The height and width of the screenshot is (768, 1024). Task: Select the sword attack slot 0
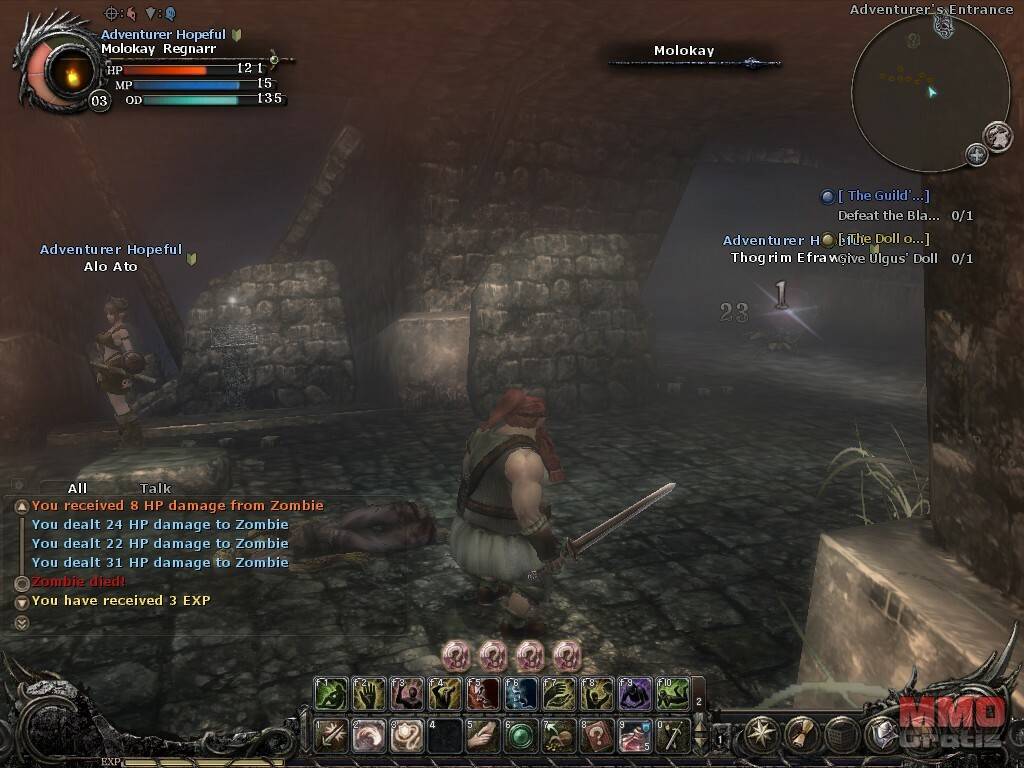(x=672, y=736)
